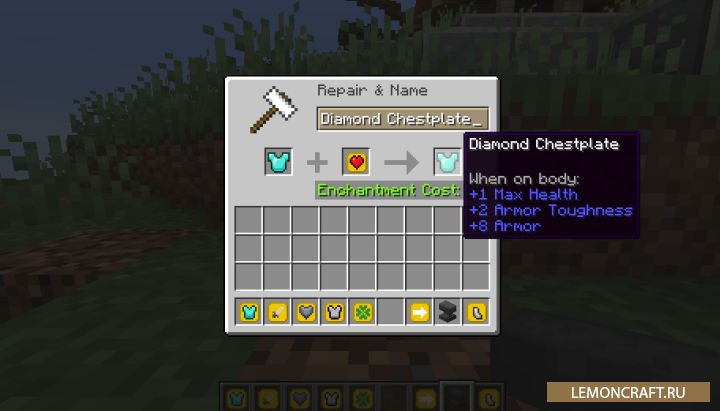The height and width of the screenshot is (411, 720).
Task: Click the item name text field
Action: pos(402,119)
